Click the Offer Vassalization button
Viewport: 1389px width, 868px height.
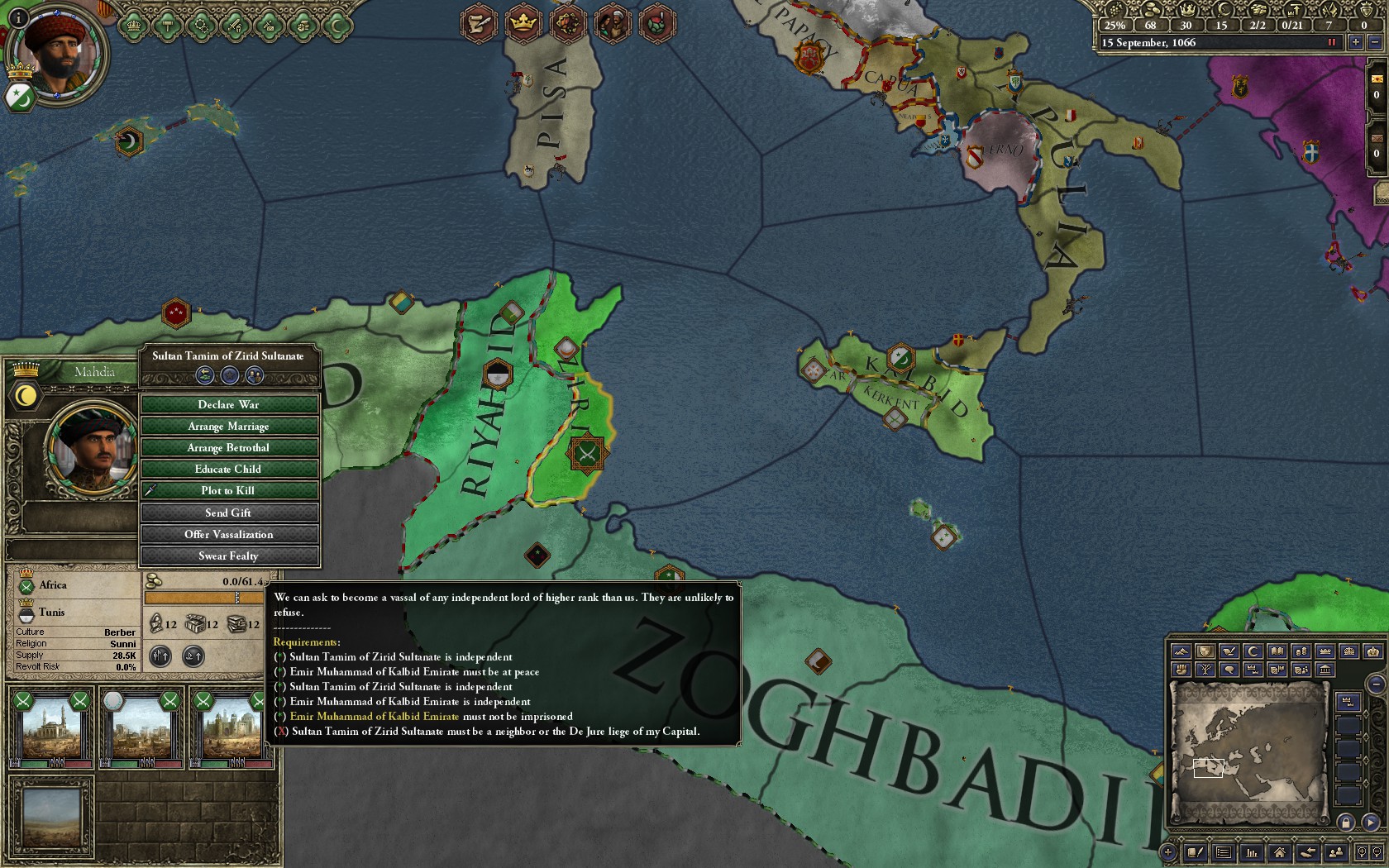coord(231,534)
